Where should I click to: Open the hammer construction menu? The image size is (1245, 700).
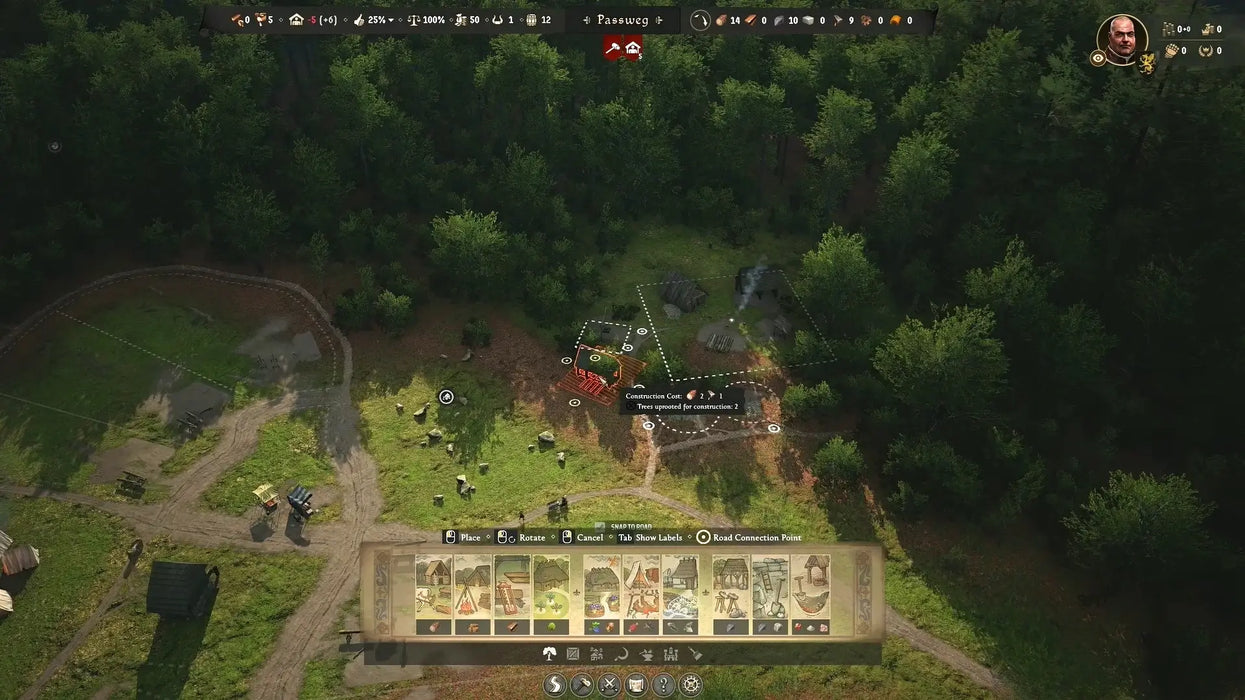pos(582,685)
